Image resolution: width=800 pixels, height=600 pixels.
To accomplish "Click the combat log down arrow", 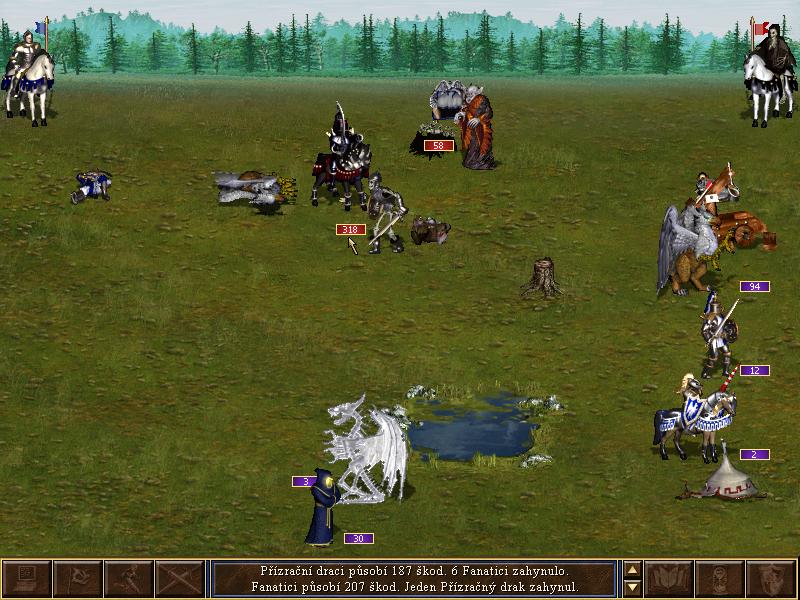I will [x=632, y=588].
